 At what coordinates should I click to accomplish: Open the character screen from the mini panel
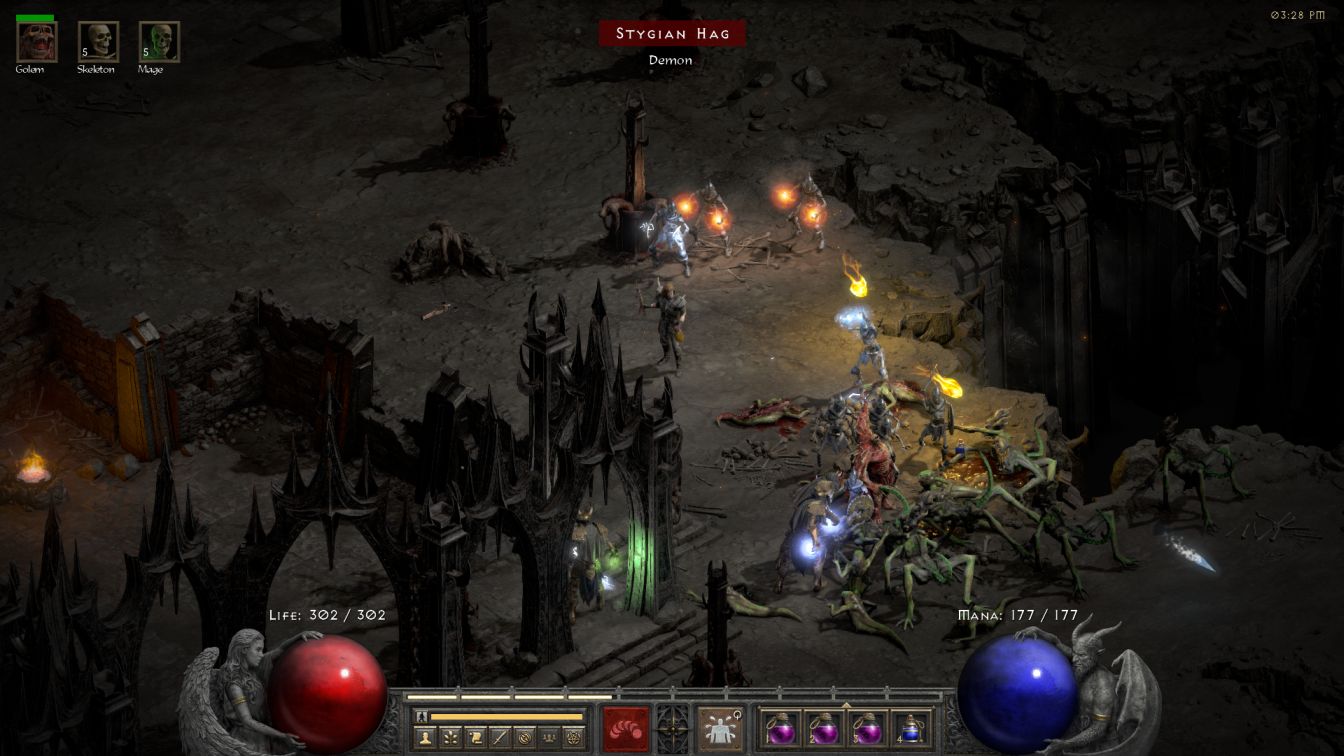423,737
